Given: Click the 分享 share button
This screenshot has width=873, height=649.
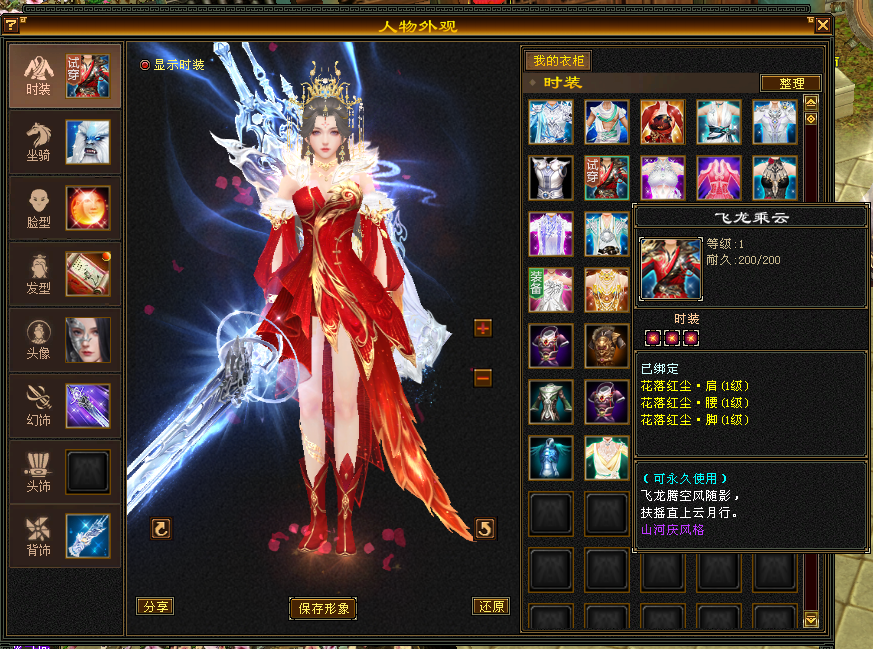Looking at the screenshot, I should [156, 606].
